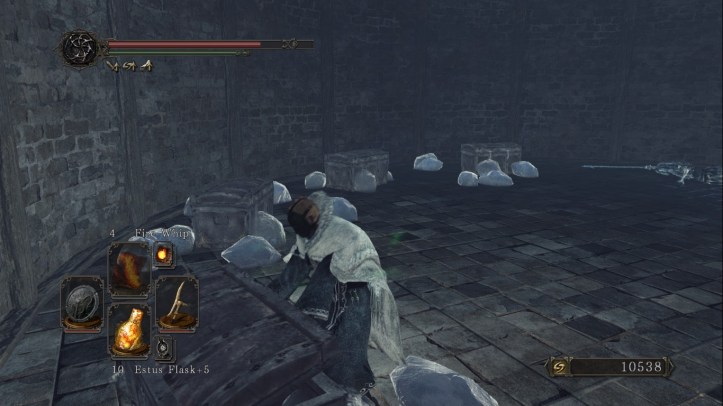Viewport: 723px width, 406px height.
Task: Click the small next-item icon below Estus
Action: point(164,349)
